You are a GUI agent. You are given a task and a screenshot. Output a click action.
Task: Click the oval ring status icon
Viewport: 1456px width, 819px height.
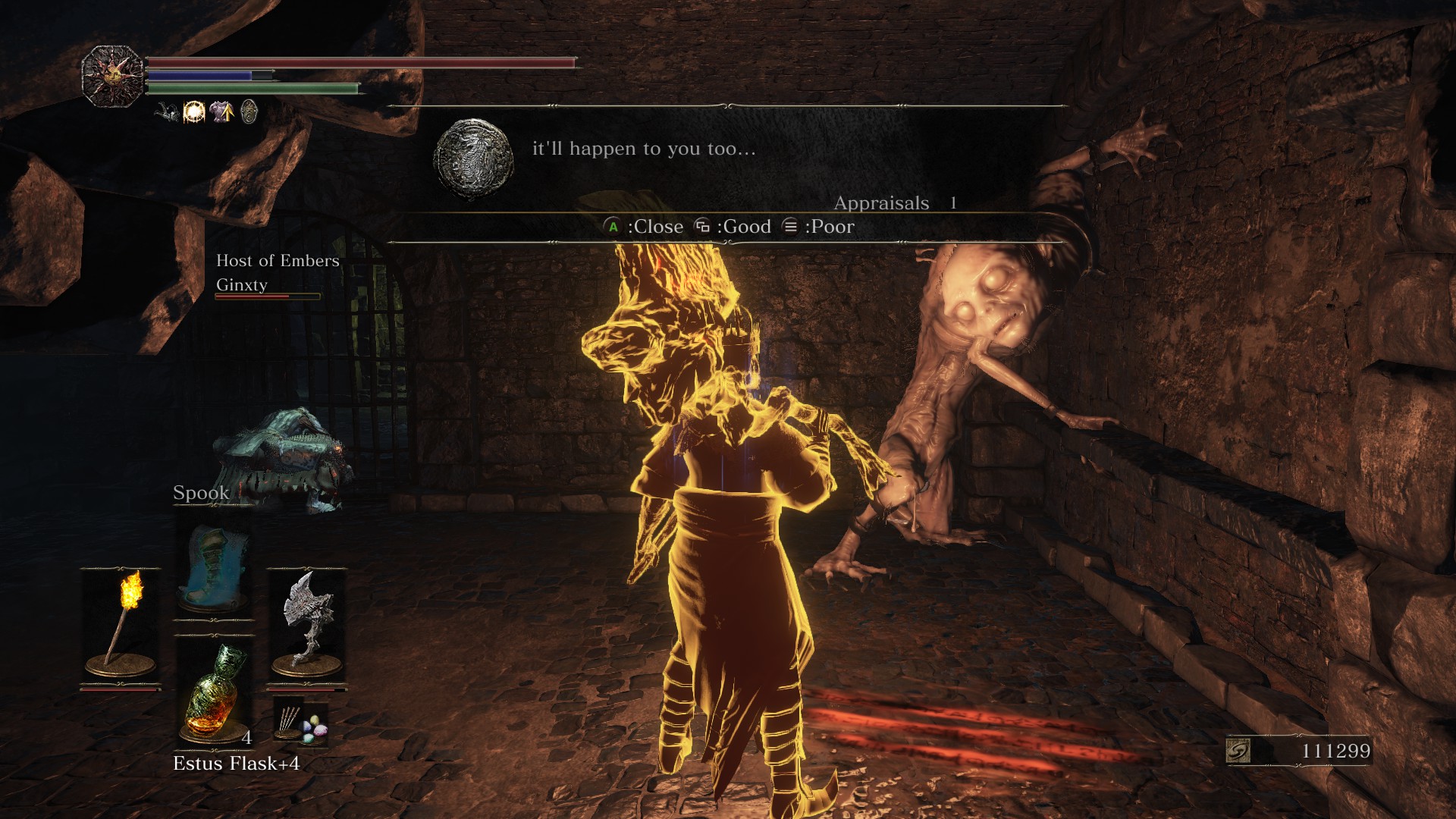tap(249, 112)
